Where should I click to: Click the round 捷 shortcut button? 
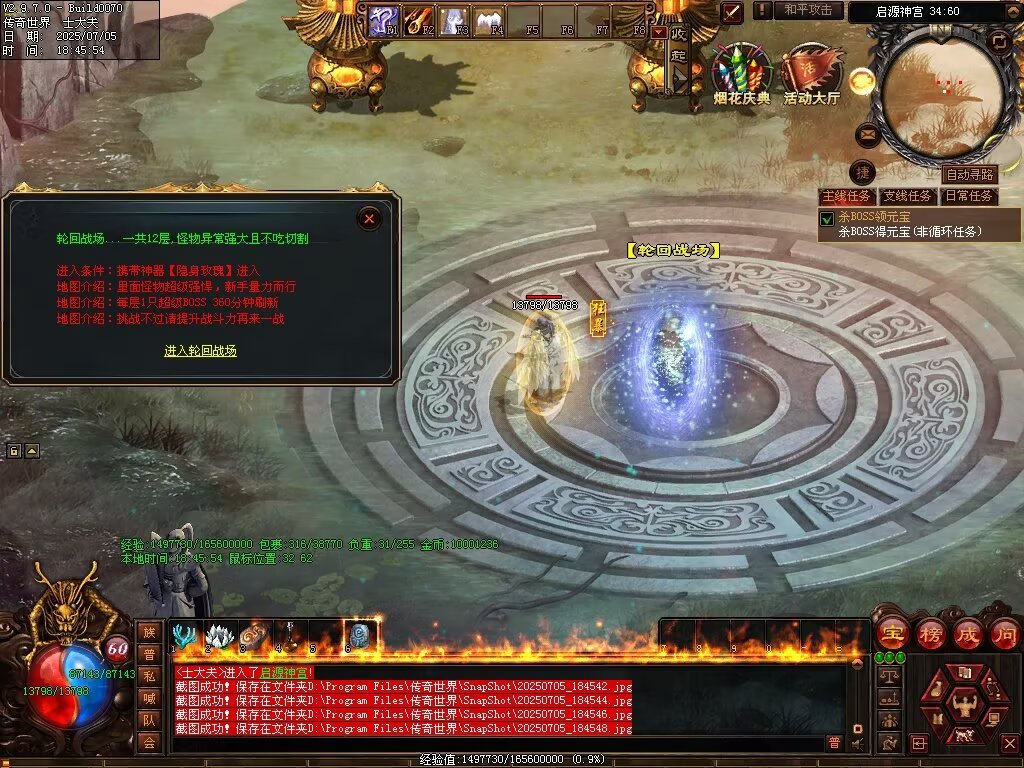(x=862, y=172)
